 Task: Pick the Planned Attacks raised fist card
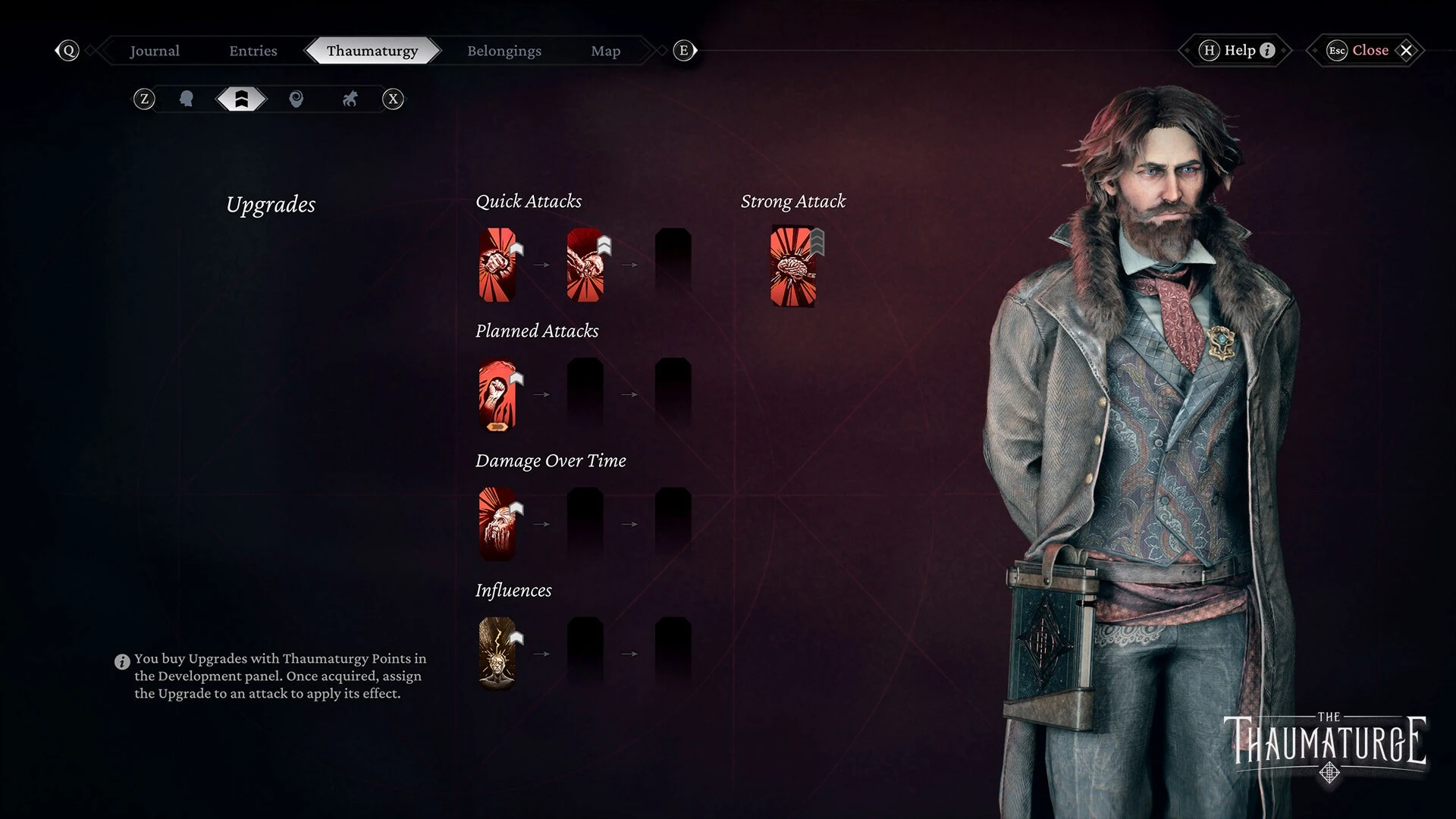pyautogui.click(x=497, y=394)
